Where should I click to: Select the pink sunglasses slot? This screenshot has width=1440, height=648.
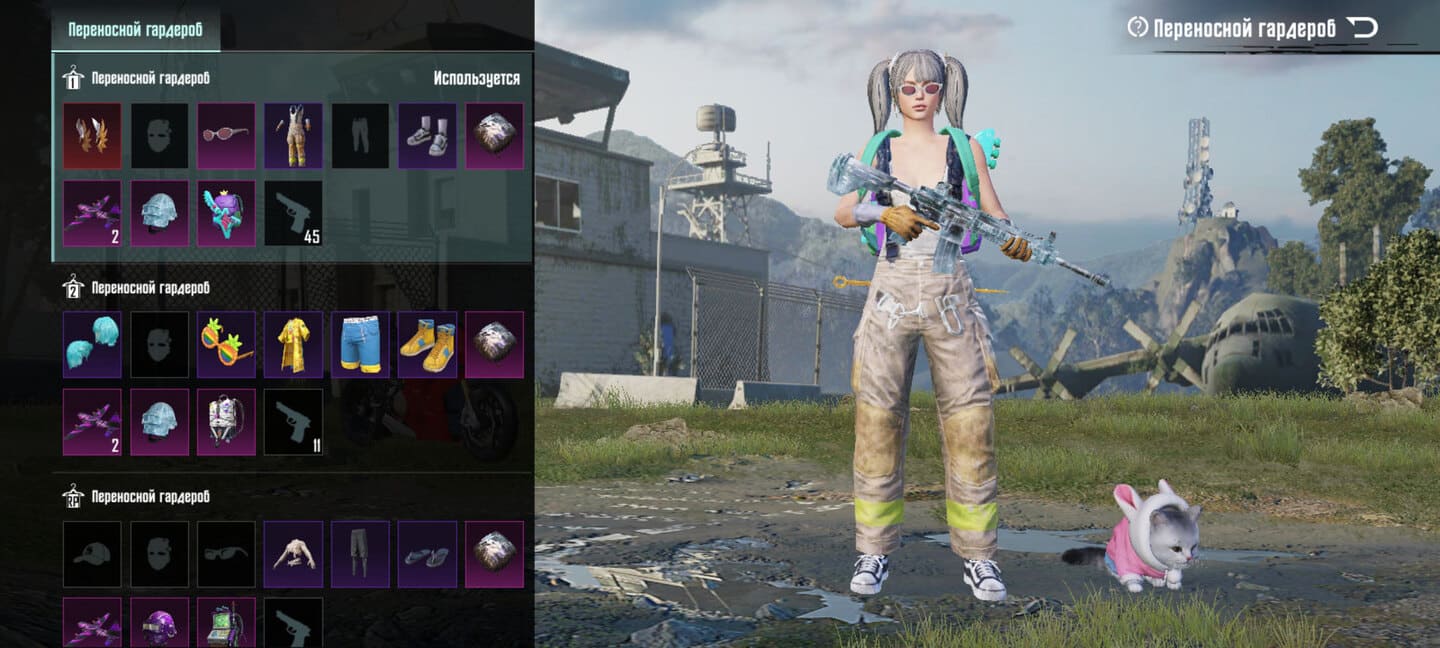[226, 136]
